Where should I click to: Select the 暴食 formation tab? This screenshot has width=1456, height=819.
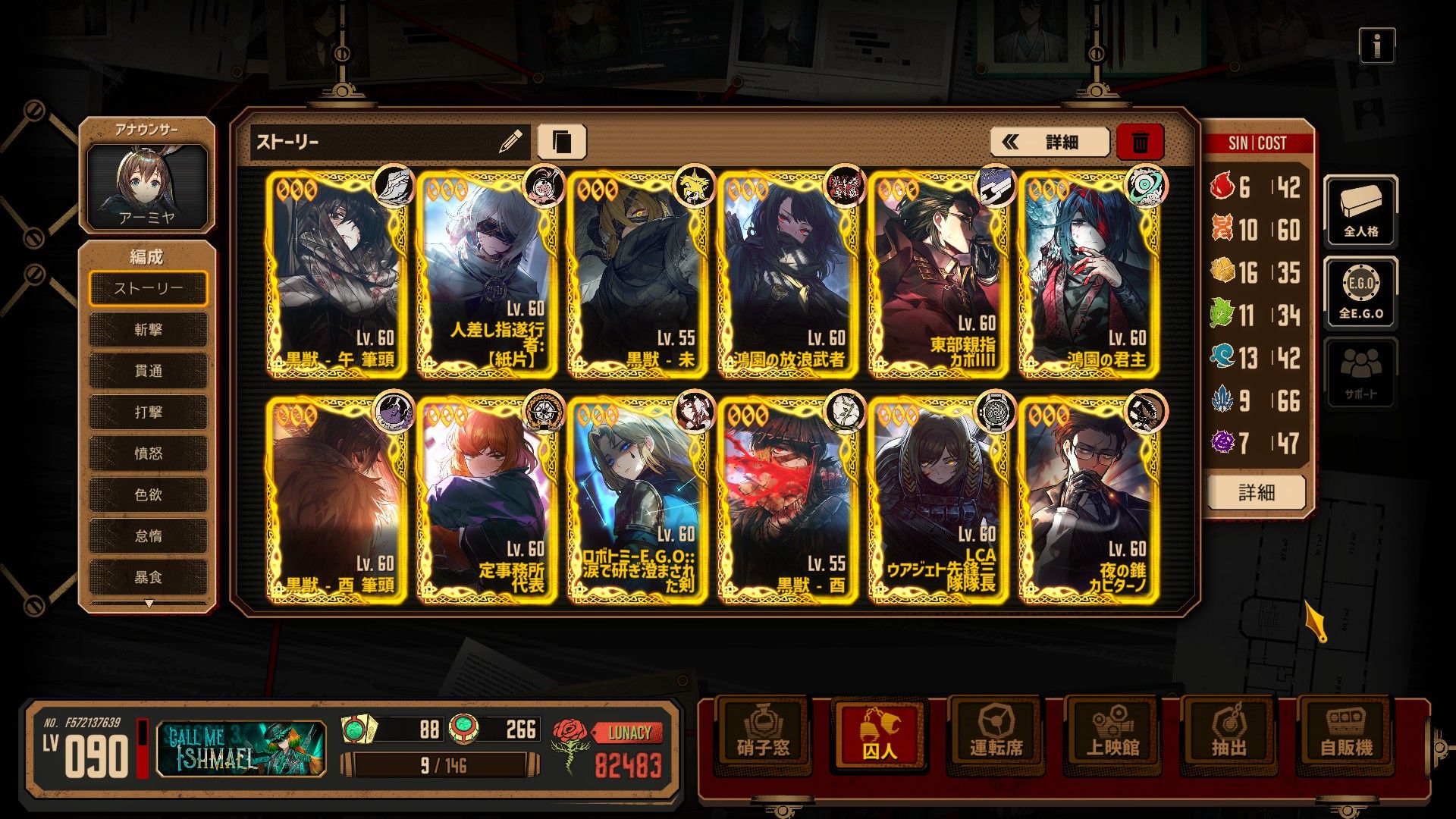pos(148,577)
